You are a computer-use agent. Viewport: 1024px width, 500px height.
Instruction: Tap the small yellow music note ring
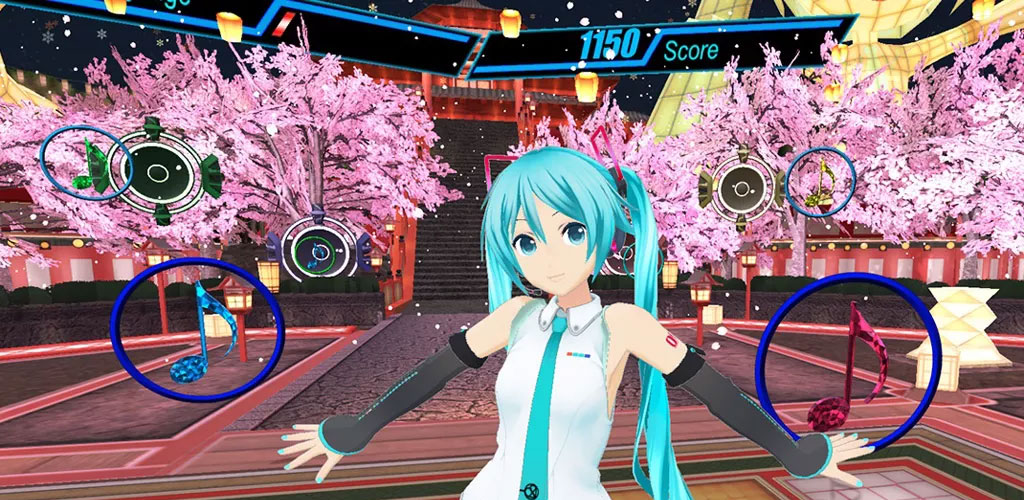click(821, 181)
